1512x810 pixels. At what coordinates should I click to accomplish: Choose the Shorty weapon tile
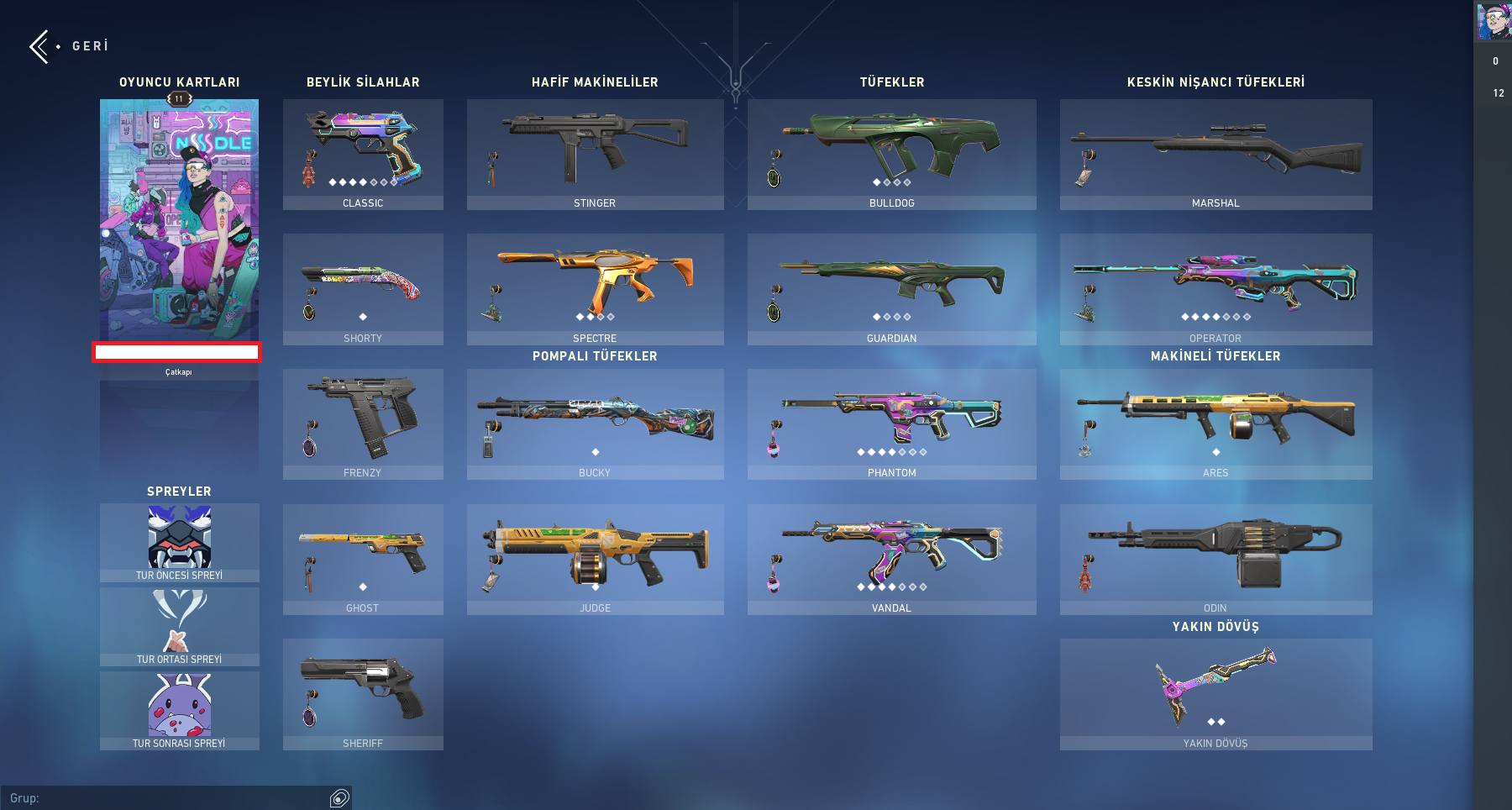363,288
